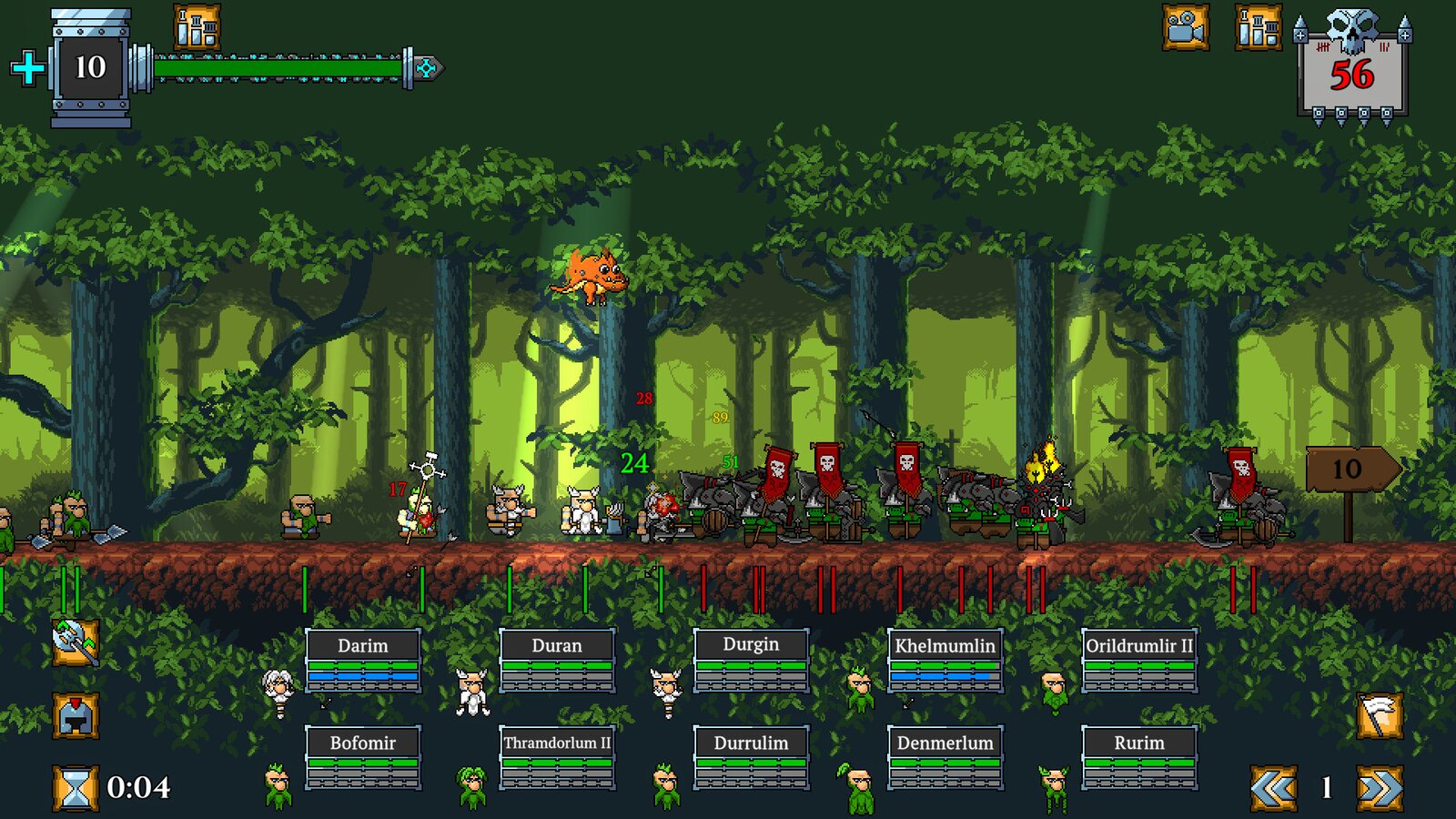Choose Thramdorlum II's unit panel
Image resolution: width=1456 pixels, height=819 pixels.
pyautogui.click(x=556, y=757)
